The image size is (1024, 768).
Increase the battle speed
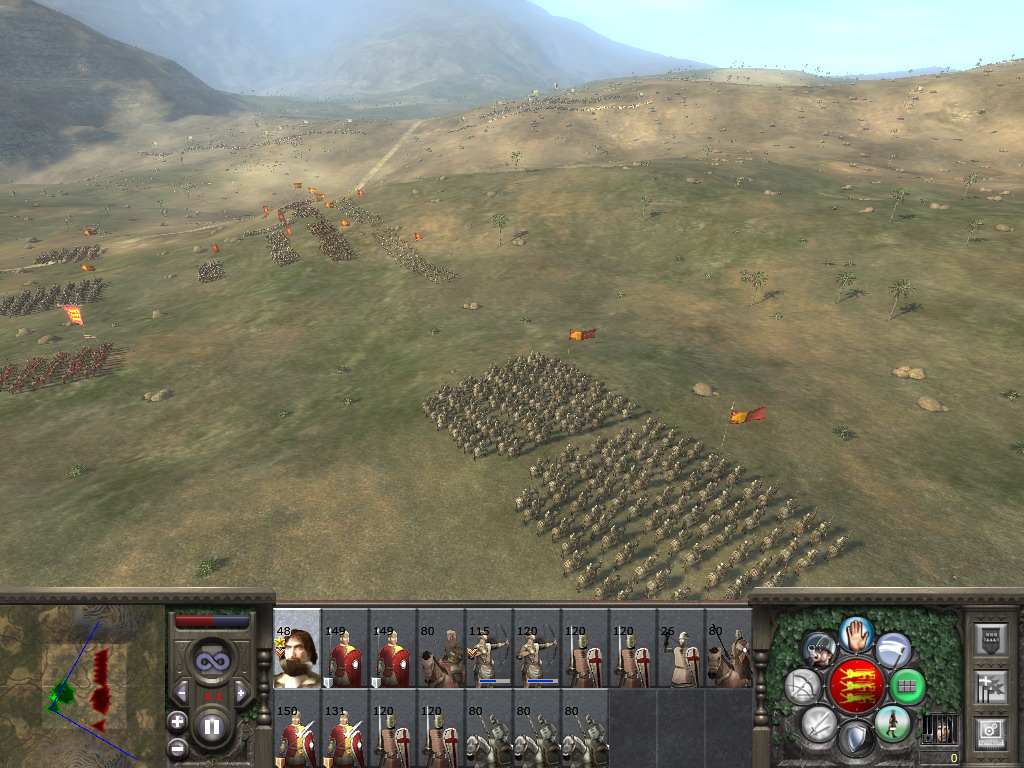click(x=240, y=692)
